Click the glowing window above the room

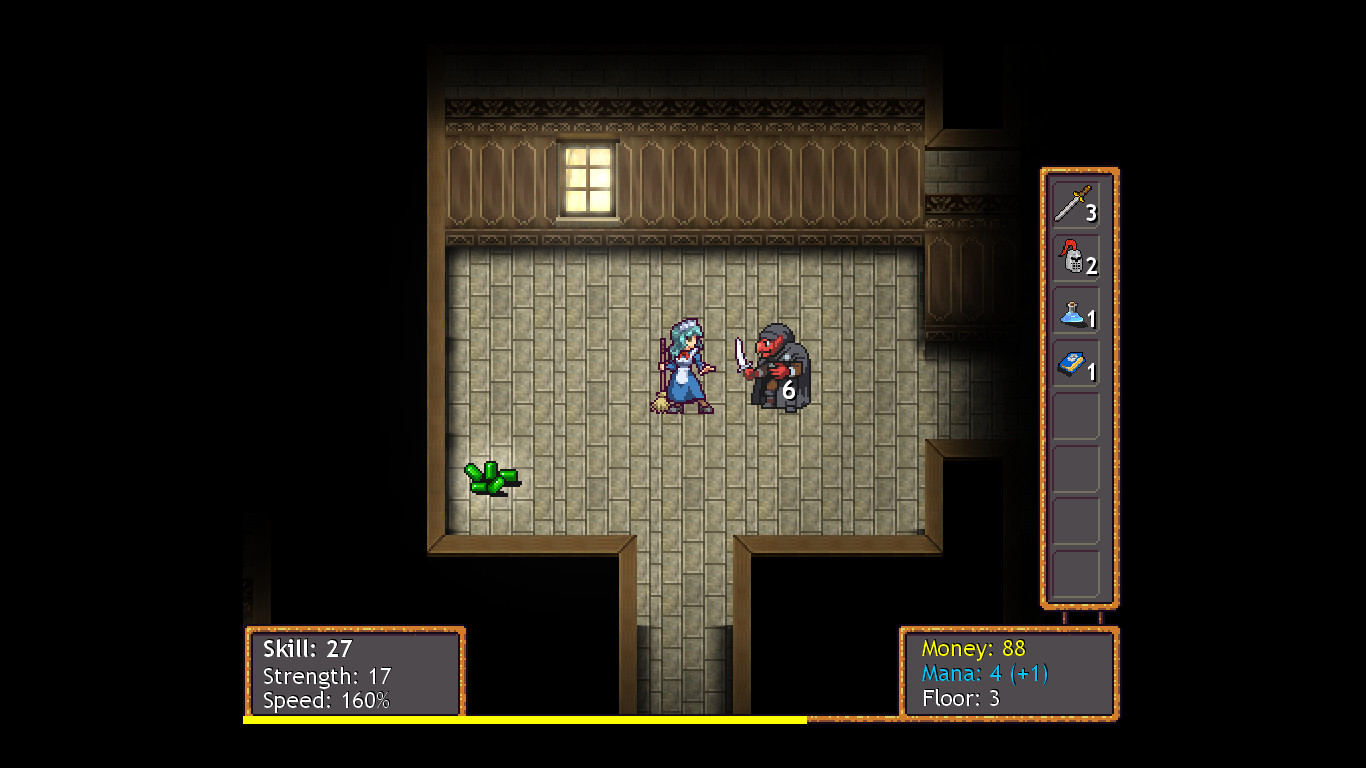587,180
